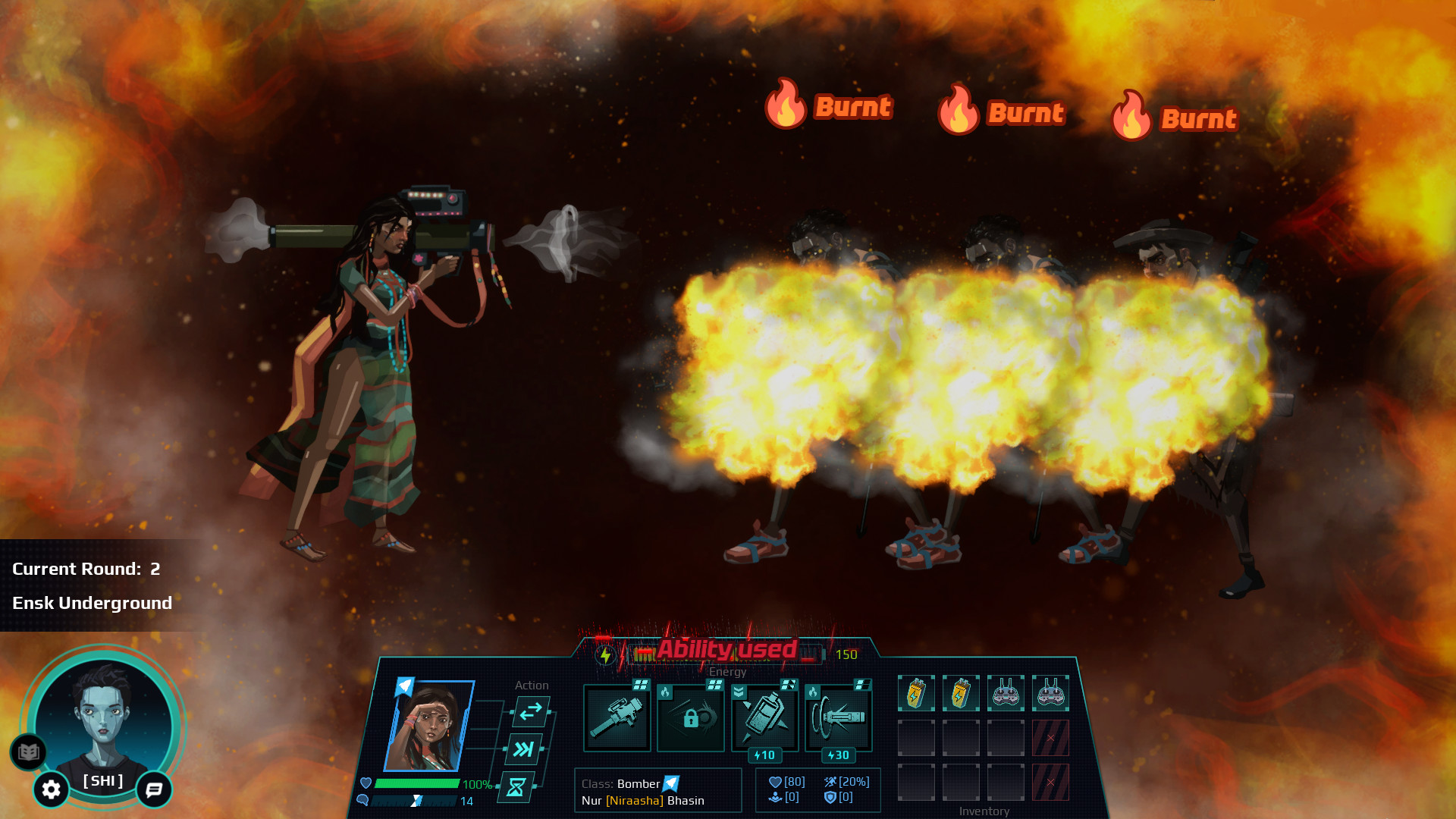Open the chat bubble icon

coord(154,791)
